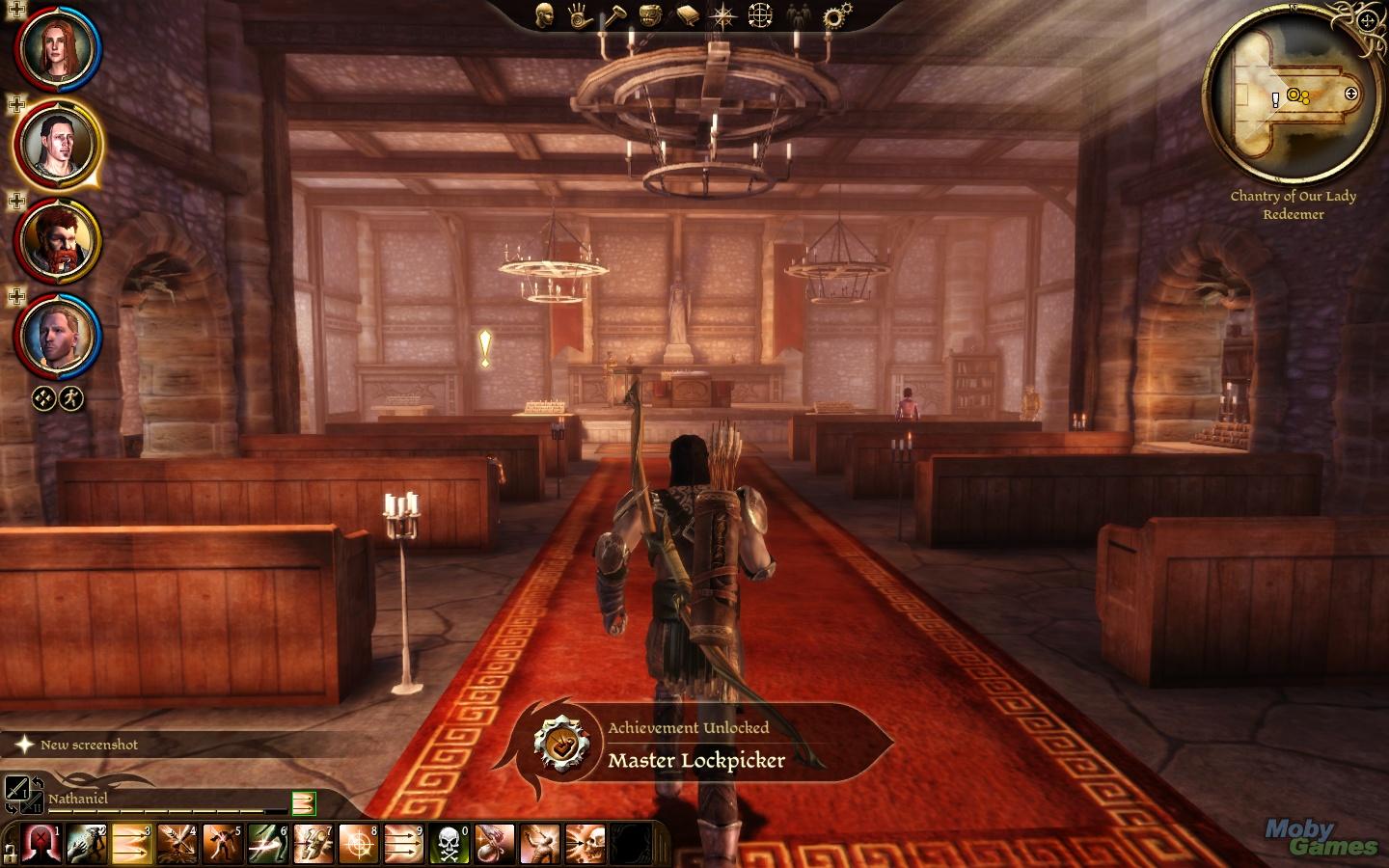Open the world map compass star icon
Screen dimensions: 1389x868
722,15
